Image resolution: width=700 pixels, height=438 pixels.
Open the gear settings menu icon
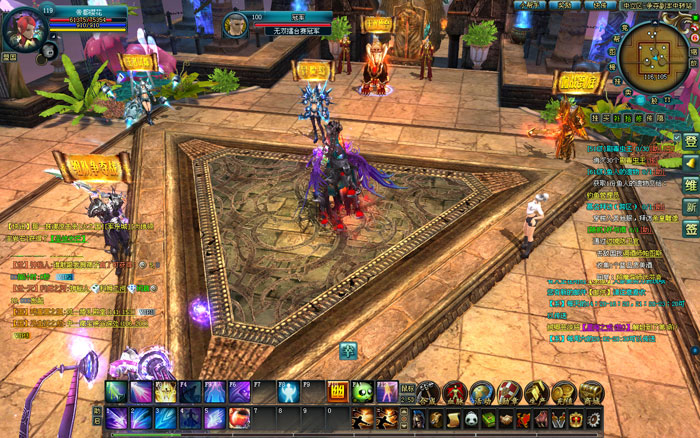pyautogui.click(x=592, y=418)
